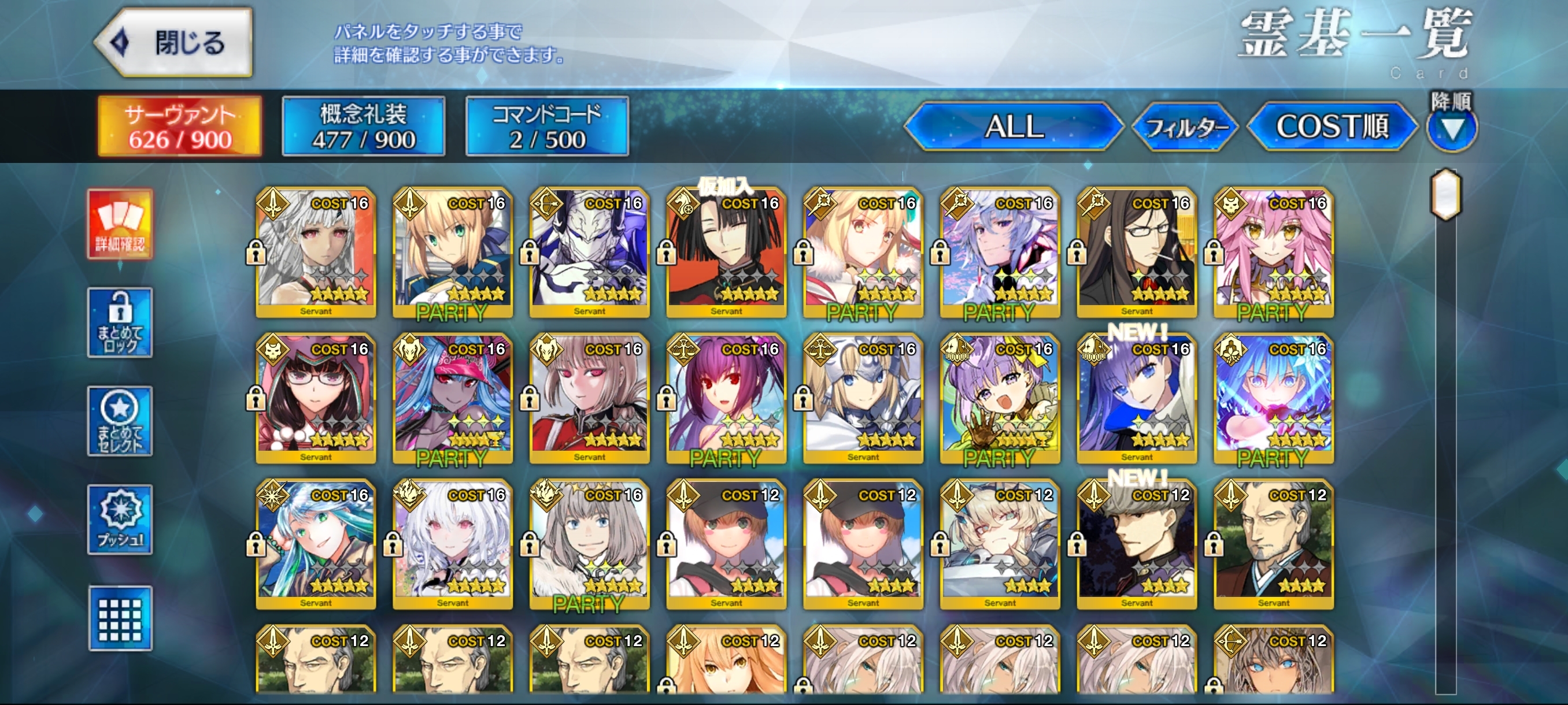Select the ALL class filter button
Image resolution: width=1568 pixels, height=705 pixels.
(x=1014, y=127)
